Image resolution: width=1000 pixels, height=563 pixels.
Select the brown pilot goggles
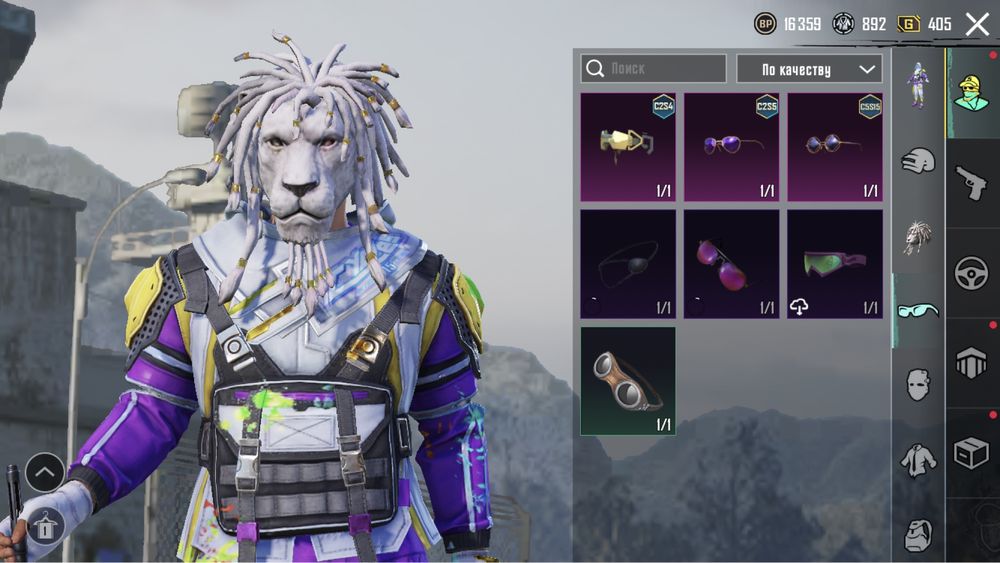click(x=628, y=381)
